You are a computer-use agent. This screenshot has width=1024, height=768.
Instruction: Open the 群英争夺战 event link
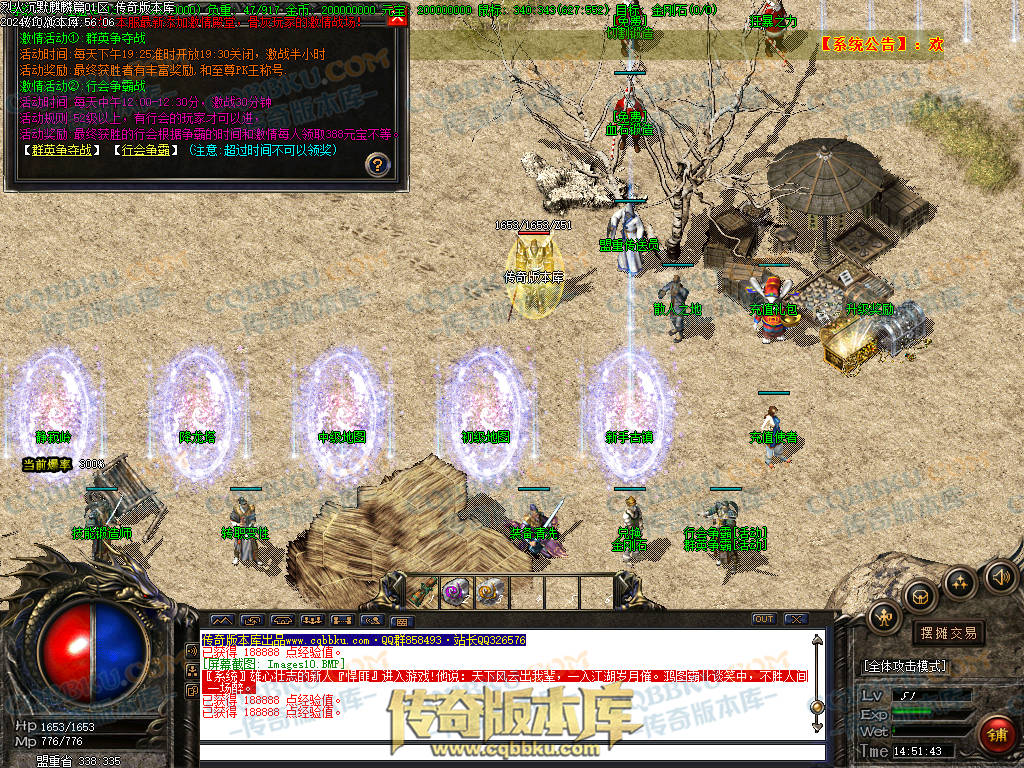point(60,151)
